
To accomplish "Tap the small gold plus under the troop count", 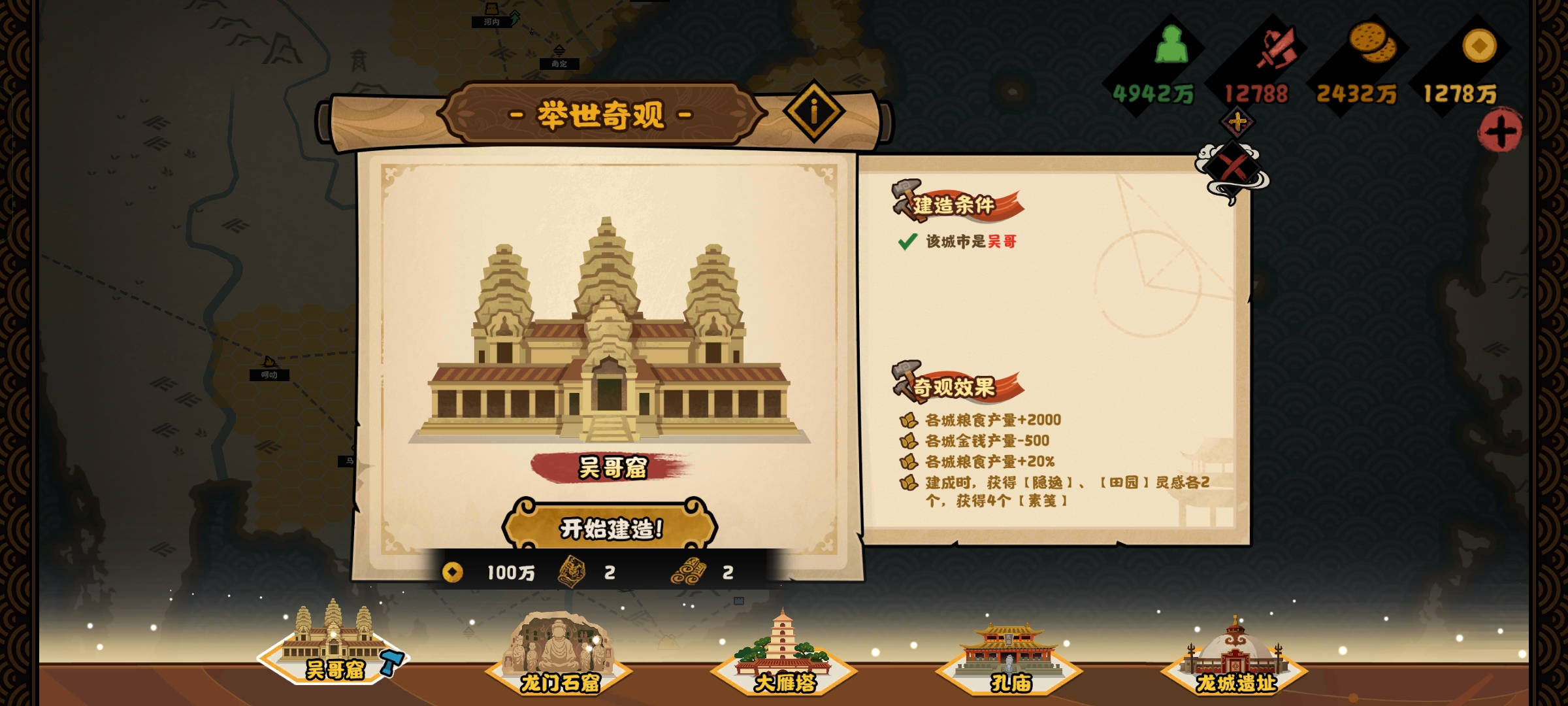I will point(1237,122).
